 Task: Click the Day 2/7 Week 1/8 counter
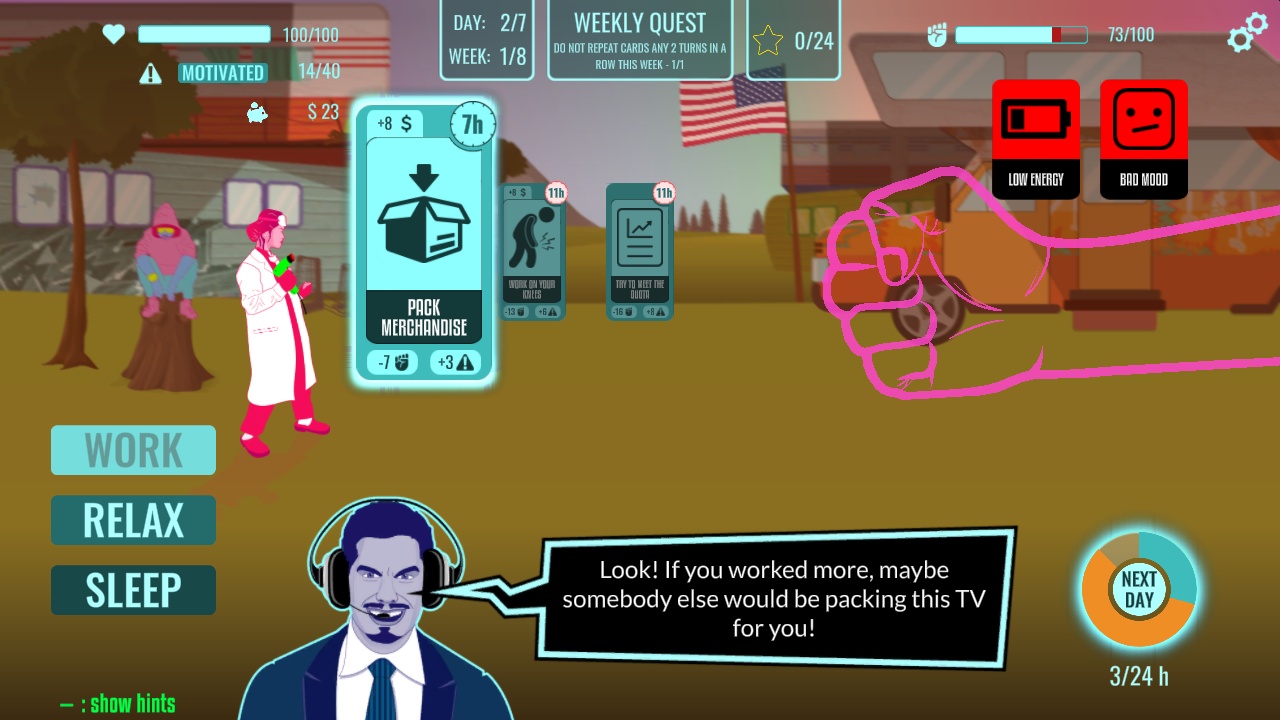click(489, 38)
